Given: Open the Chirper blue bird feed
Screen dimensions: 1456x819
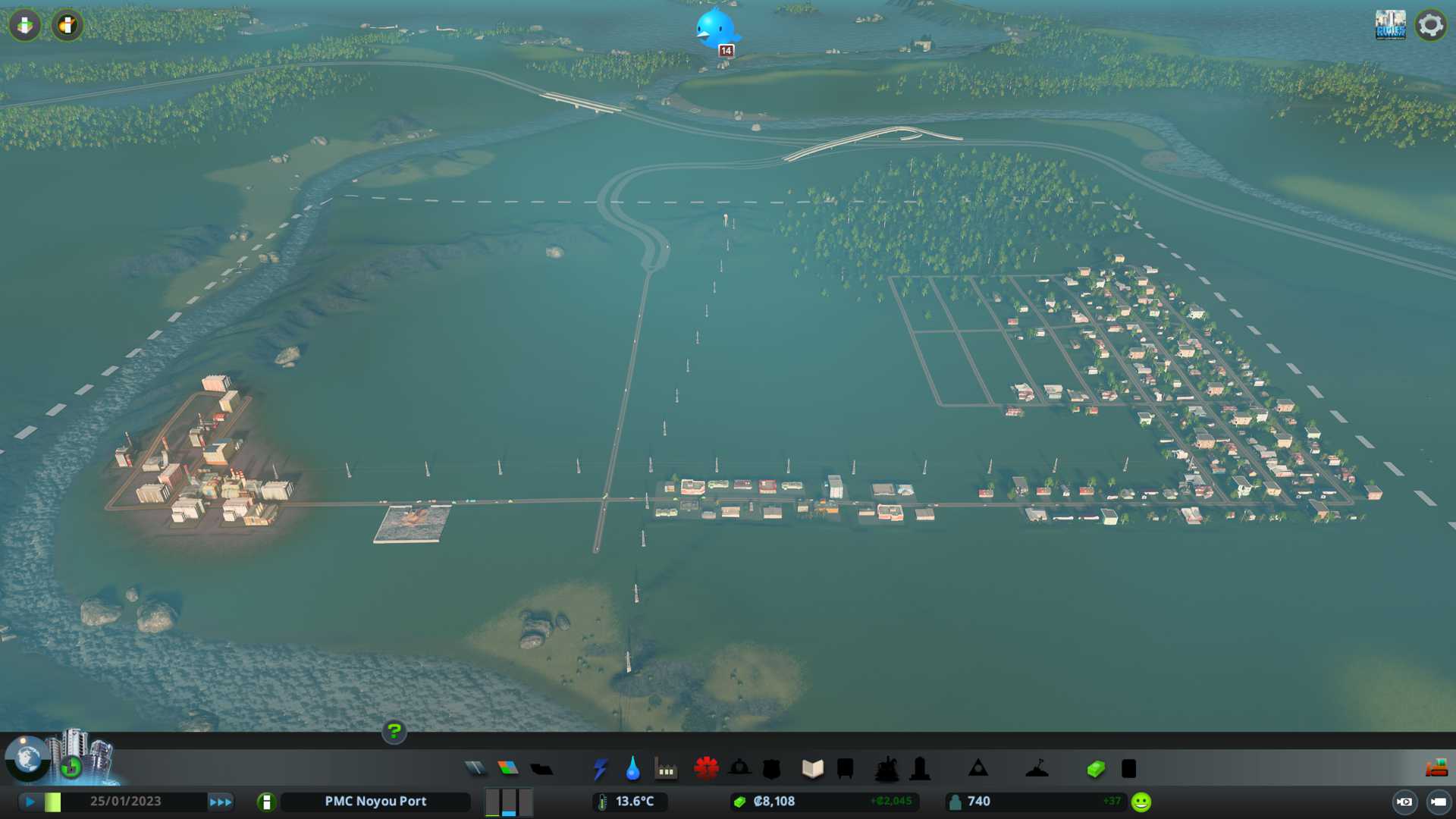Looking at the screenshot, I should click(715, 29).
